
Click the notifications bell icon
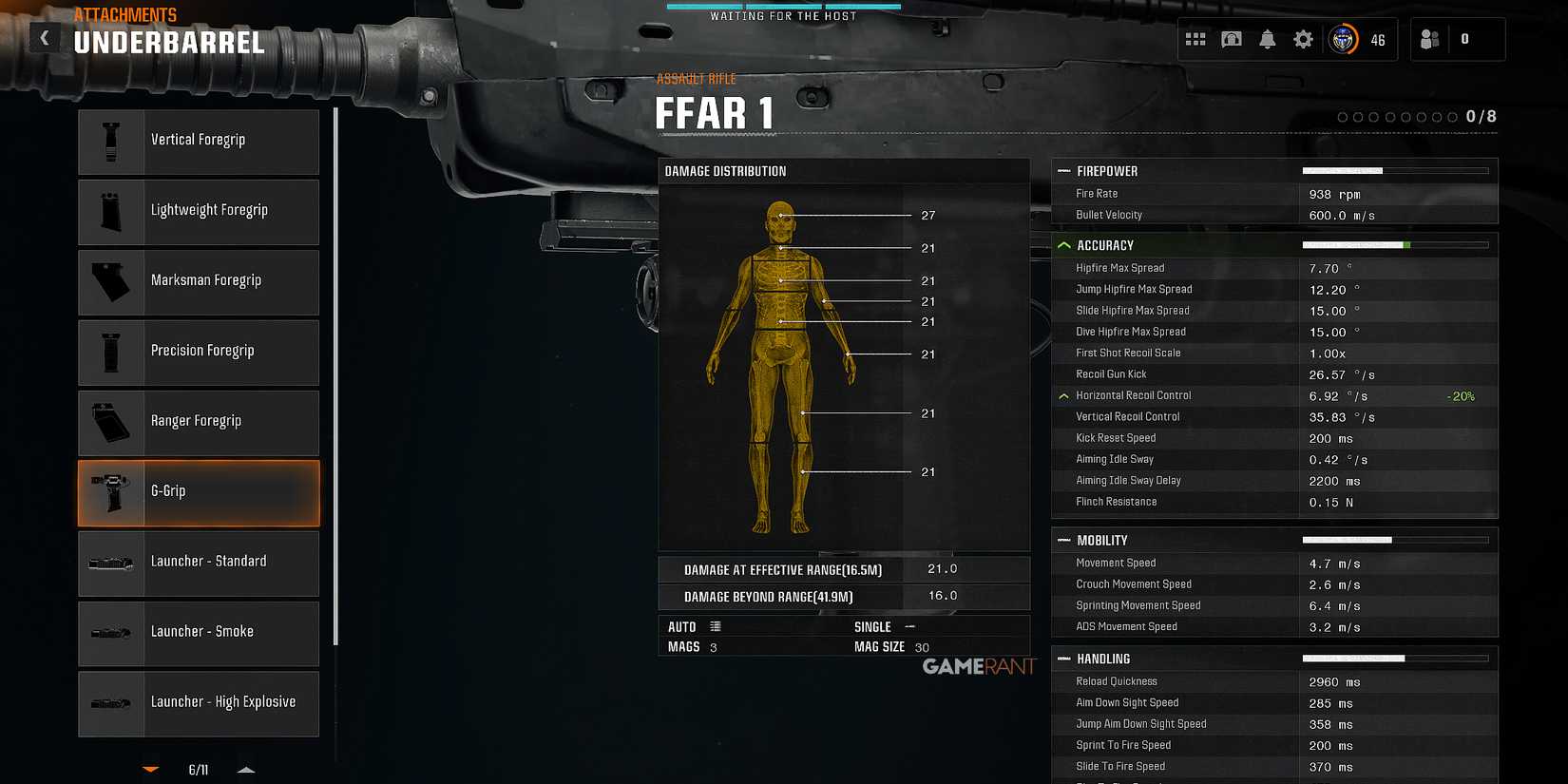(1267, 39)
